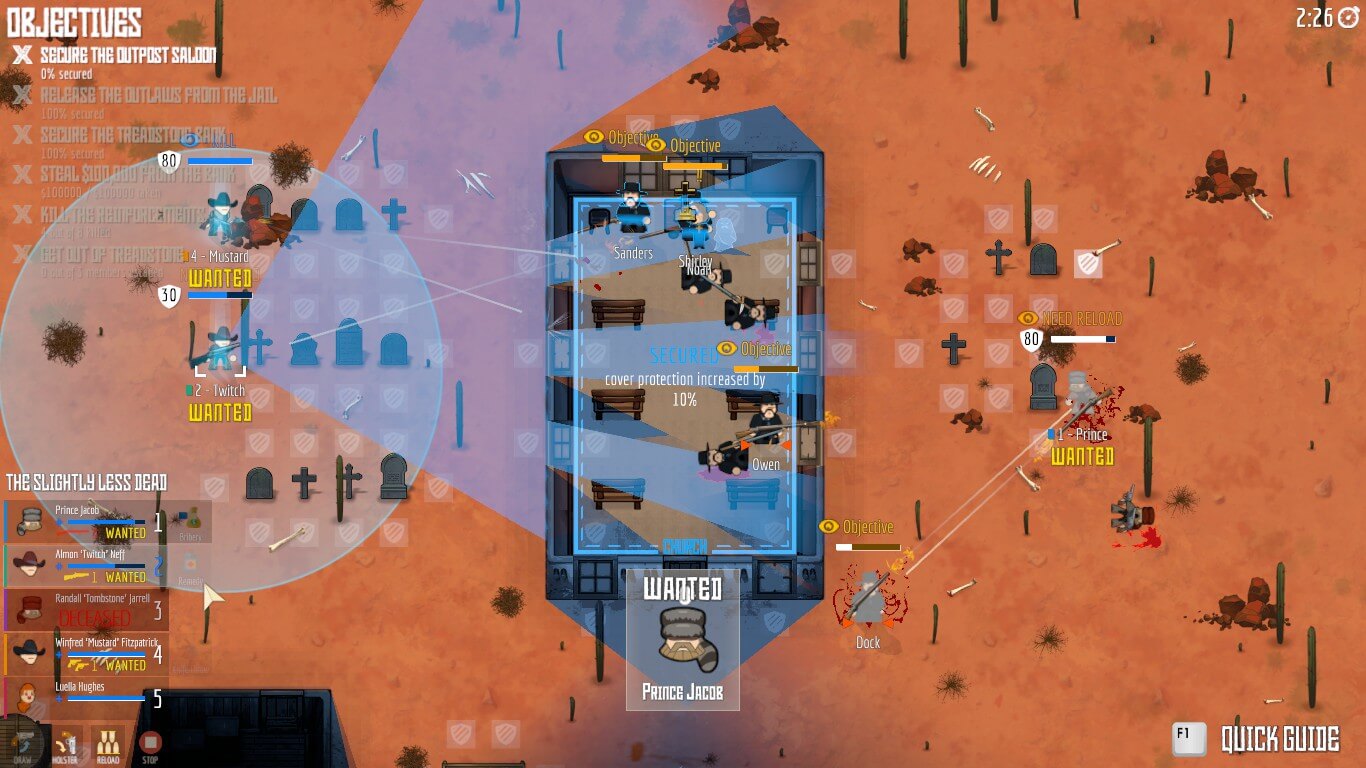Select Prince Jacob in the squad list
This screenshot has width=1366, height=768.
(x=85, y=521)
